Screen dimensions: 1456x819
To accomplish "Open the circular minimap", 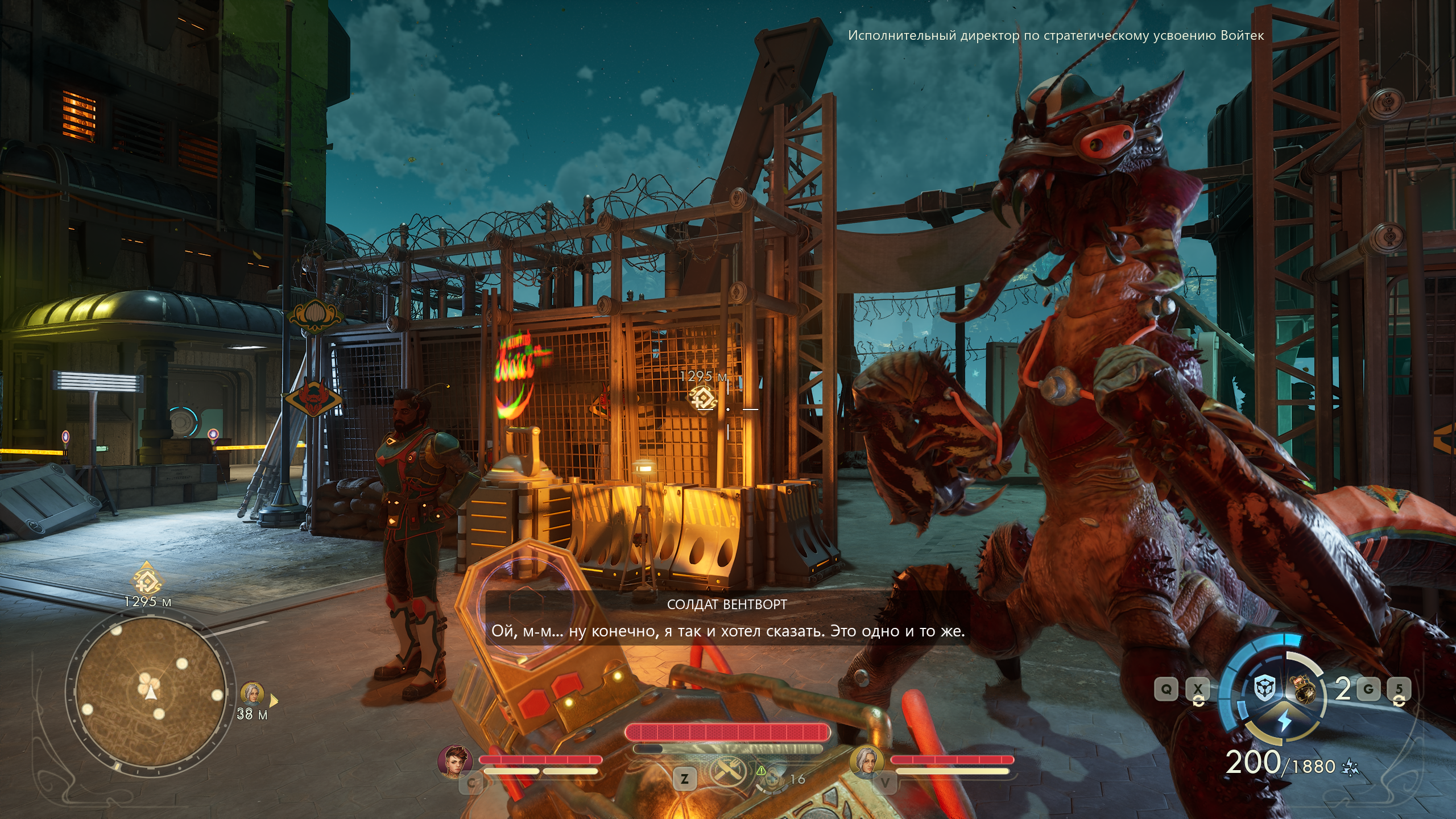I will (151, 691).
